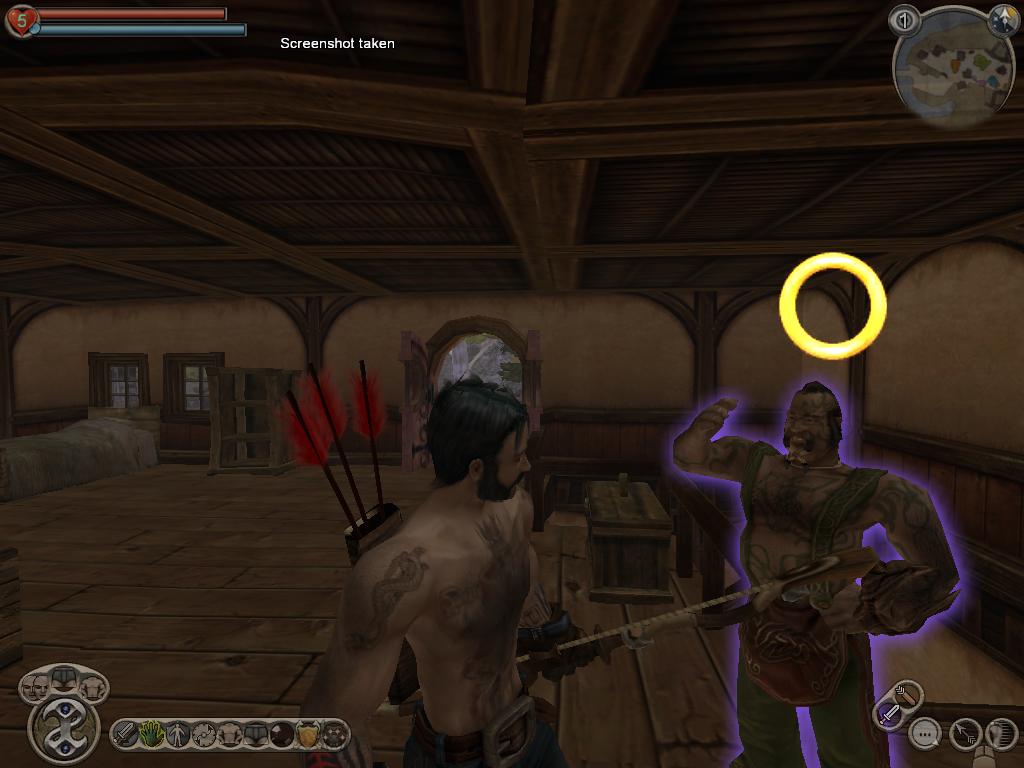The image size is (1024, 768).
Task: Click the golden horned shield trophy icon
Action: (307, 734)
